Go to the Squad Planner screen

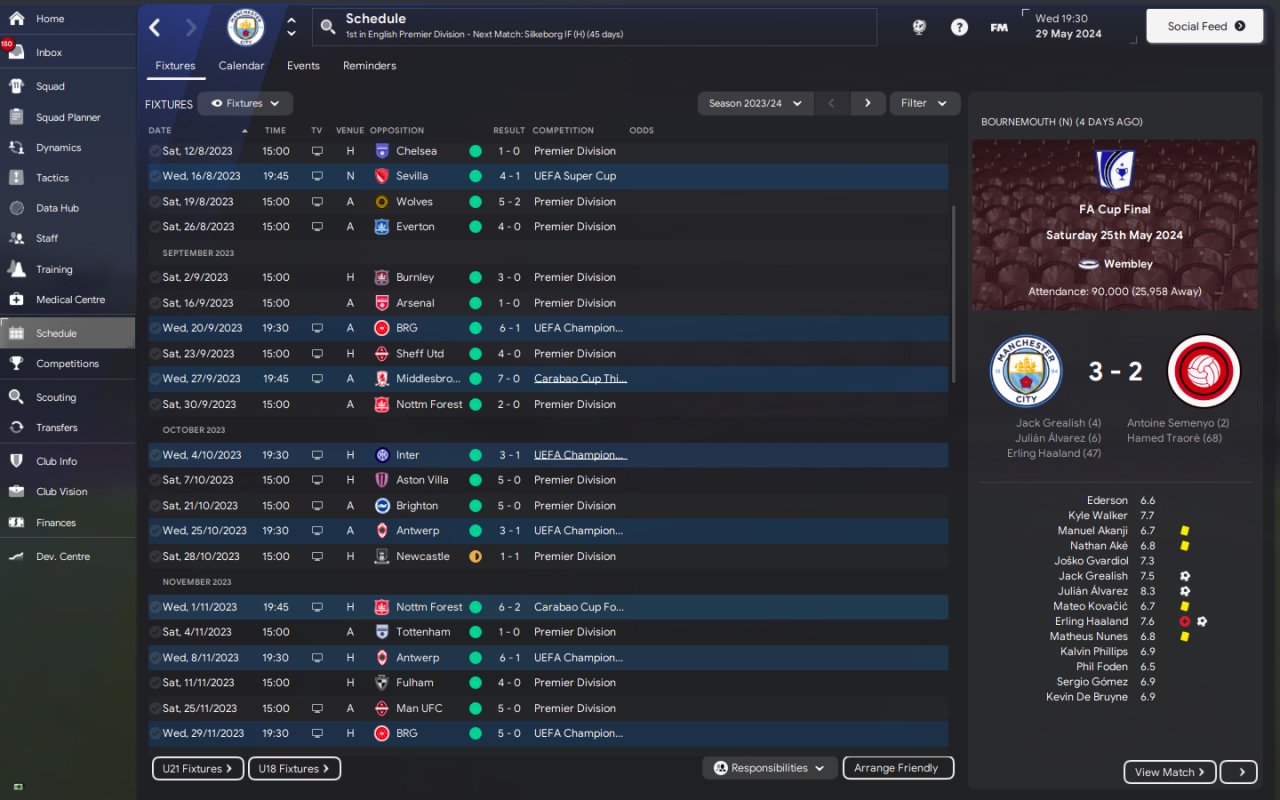pos(68,117)
